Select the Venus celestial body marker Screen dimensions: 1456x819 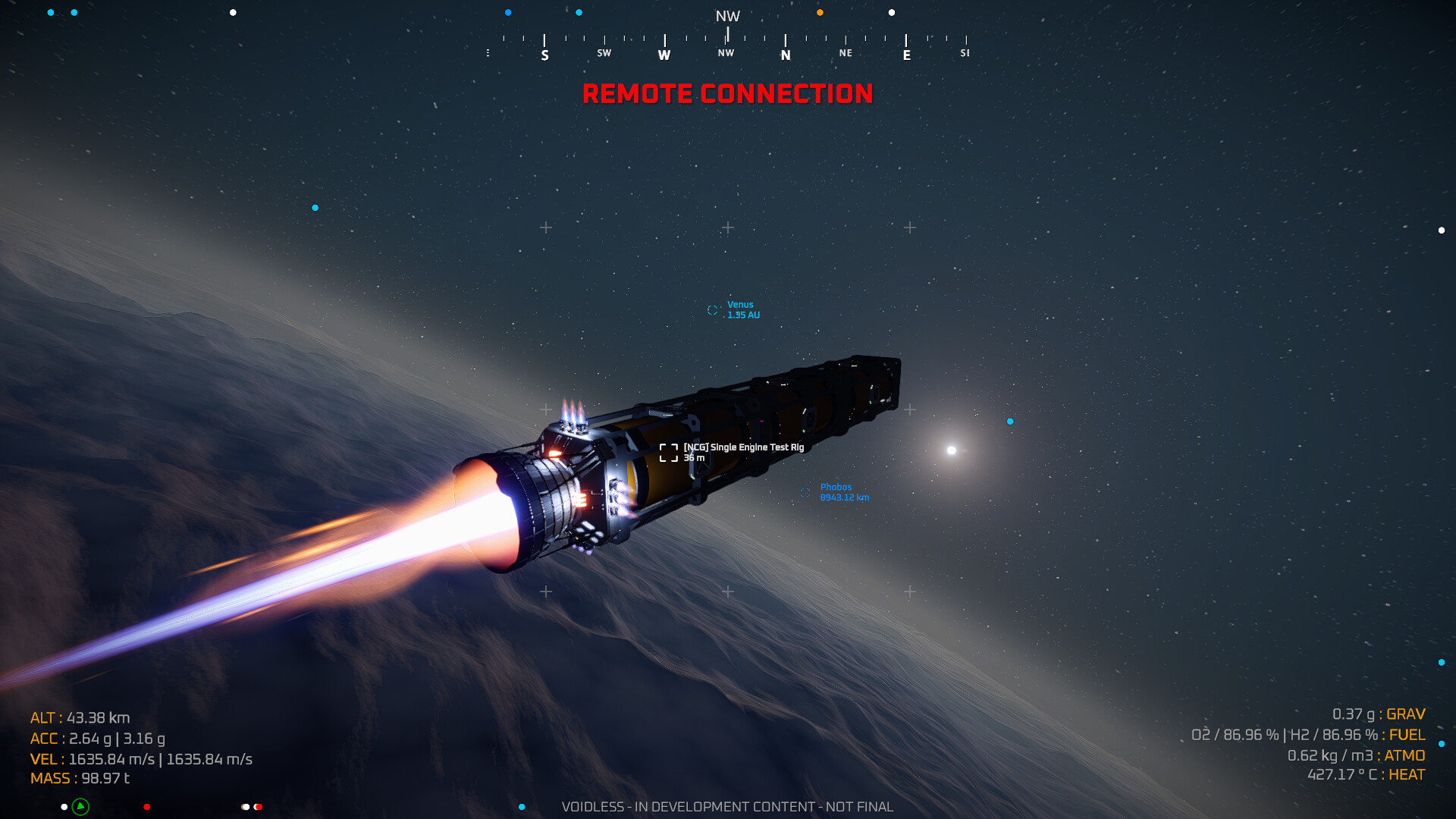click(711, 309)
